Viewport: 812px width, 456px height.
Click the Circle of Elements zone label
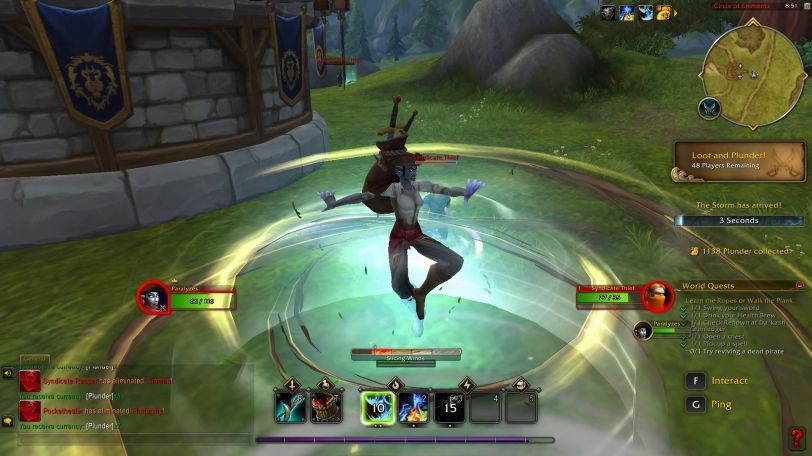741,8
